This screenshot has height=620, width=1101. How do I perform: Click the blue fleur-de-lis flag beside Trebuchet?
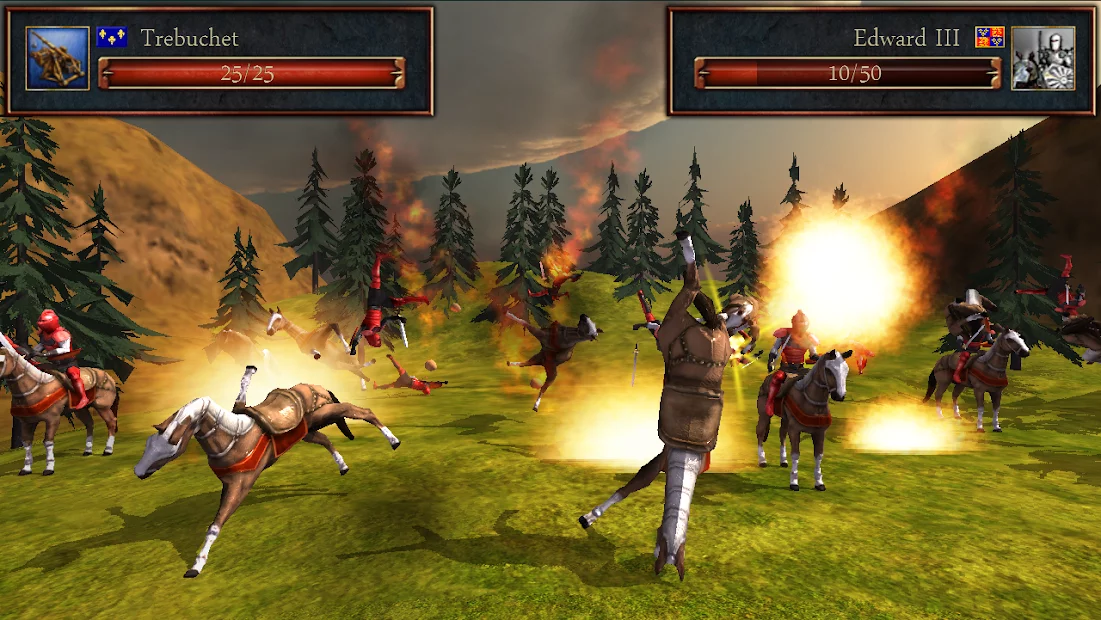[x=111, y=38]
